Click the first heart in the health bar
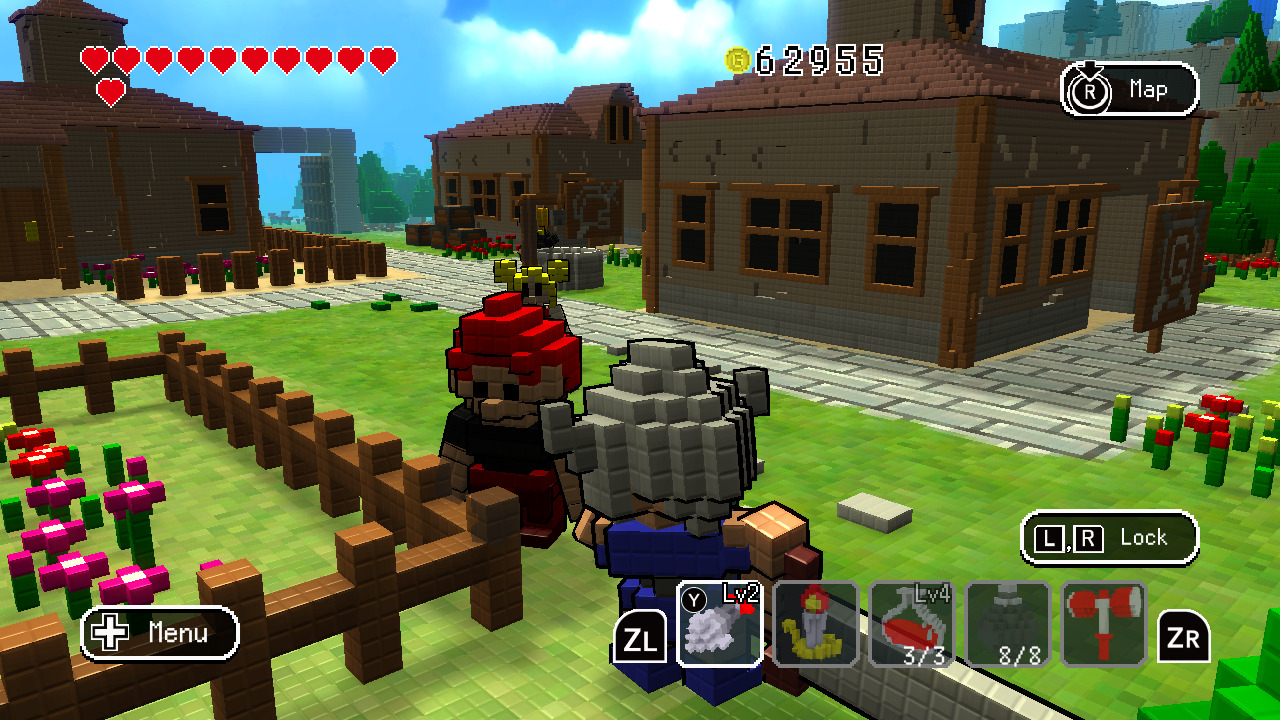Image resolution: width=1280 pixels, height=720 pixels. [91, 58]
